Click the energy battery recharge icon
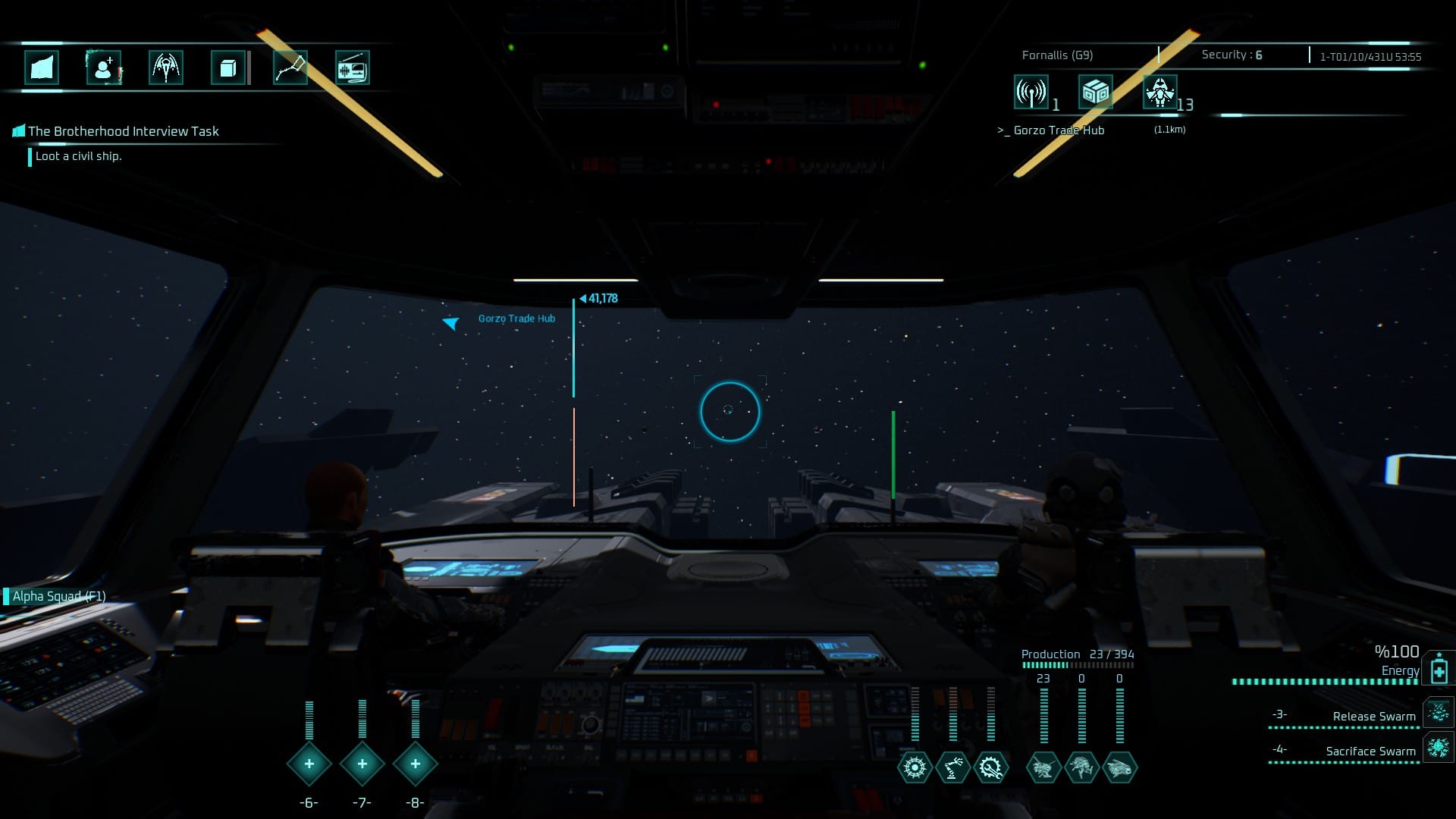The width and height of the screenshot is (1456, 819). [x=1439, y=670]
